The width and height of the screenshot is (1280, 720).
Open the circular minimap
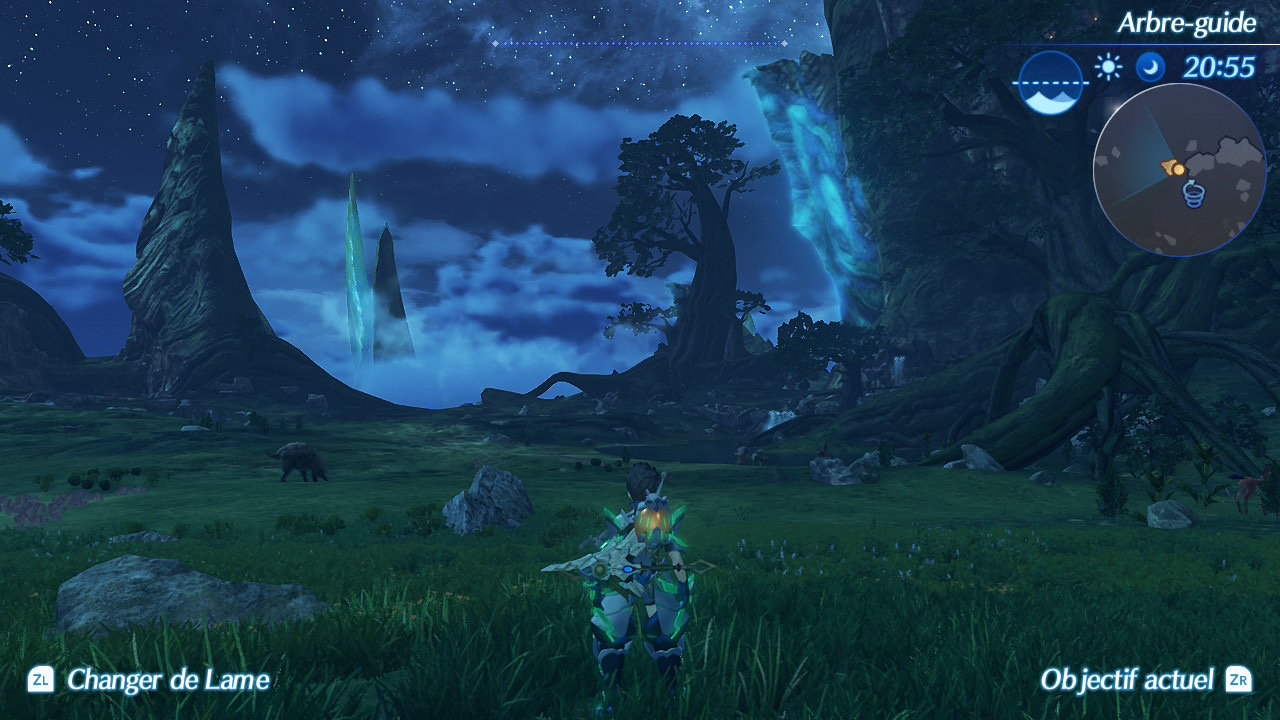tap(1179, 170)
